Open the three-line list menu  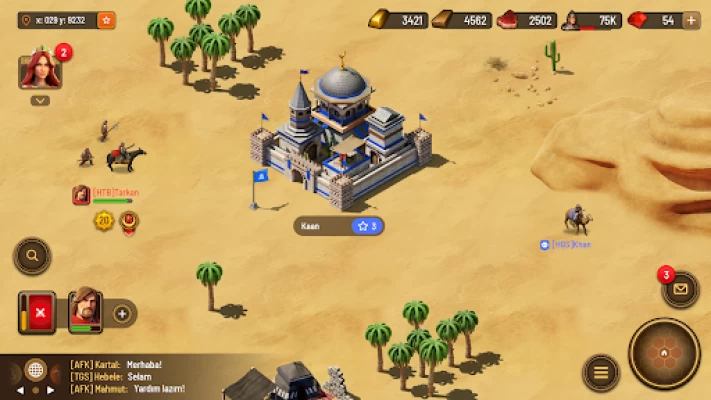point(600,373)
